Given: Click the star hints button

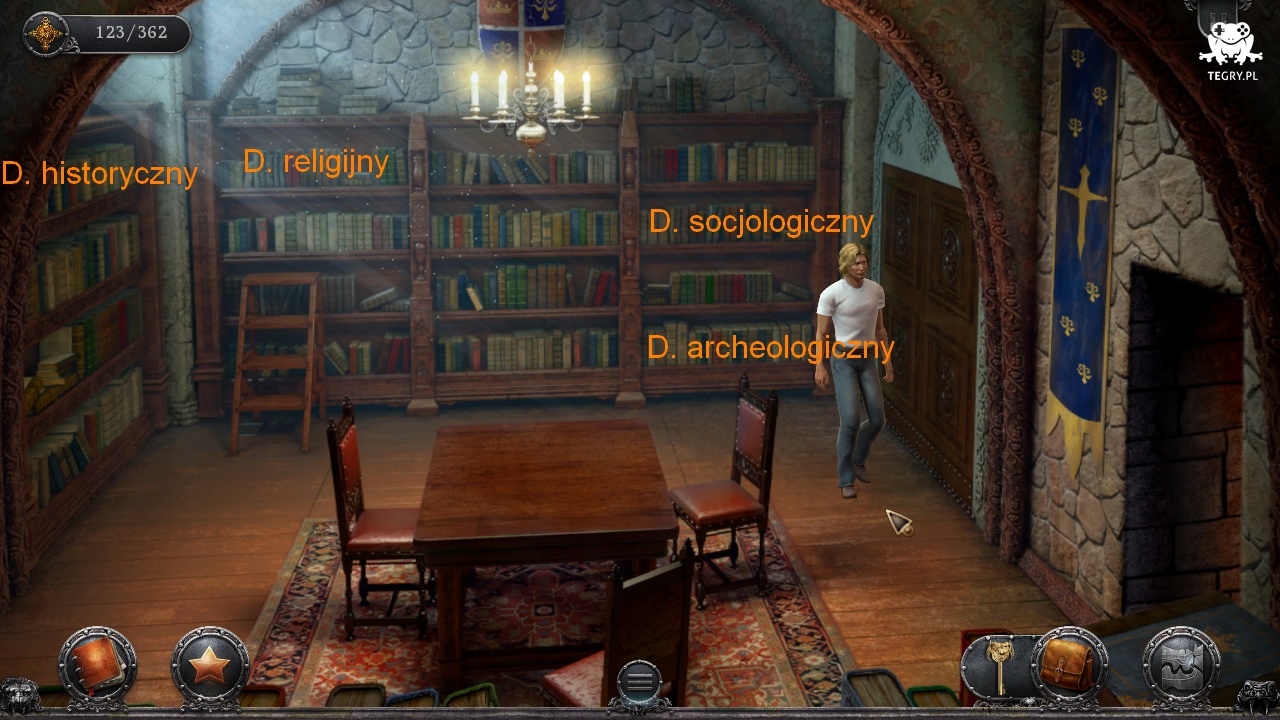Looking at the screenshot, I should 209,665.
